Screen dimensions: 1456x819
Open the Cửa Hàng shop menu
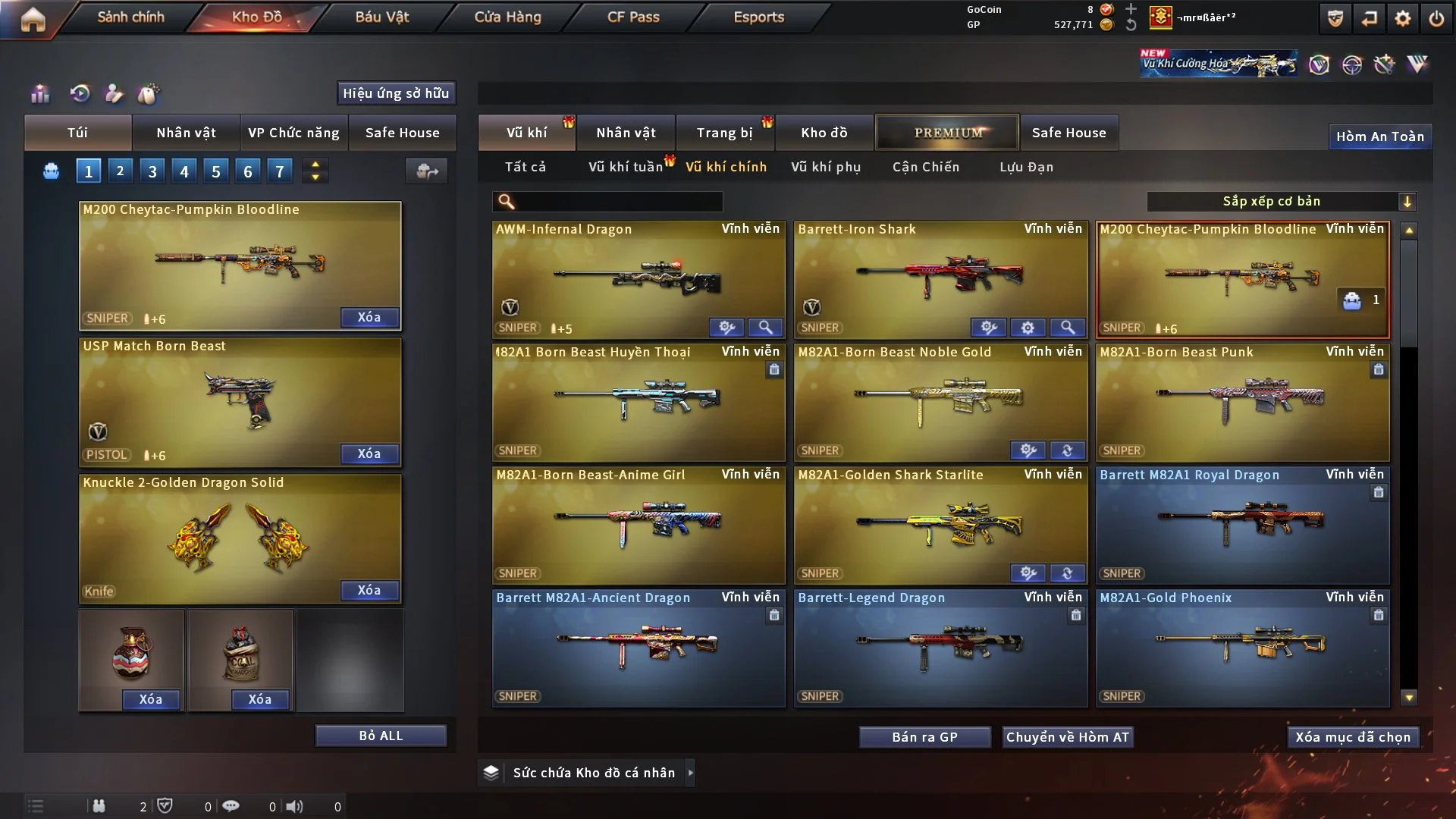(x=507, y=17)
